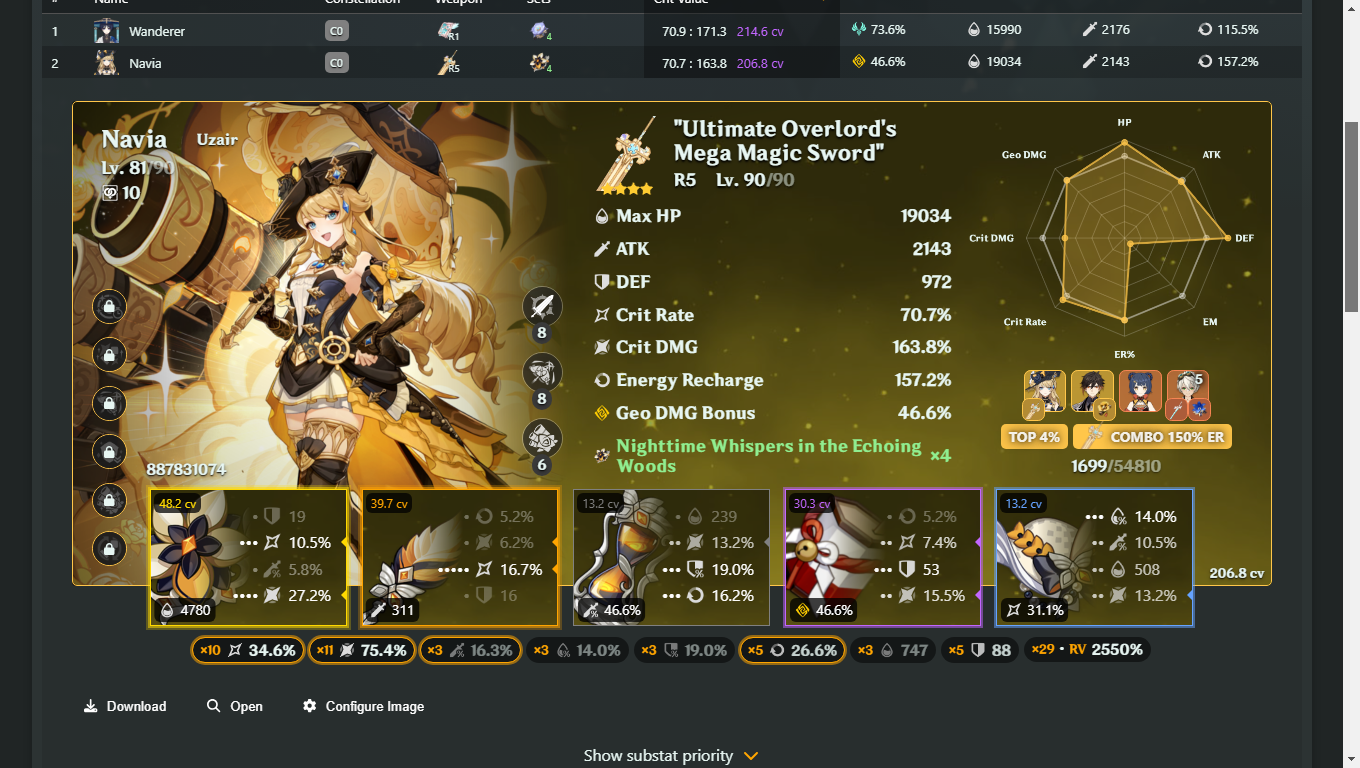This screenshot has height=768, width=1360.
Task: Expand the Show substat priority section
Action: coord(672,755)
